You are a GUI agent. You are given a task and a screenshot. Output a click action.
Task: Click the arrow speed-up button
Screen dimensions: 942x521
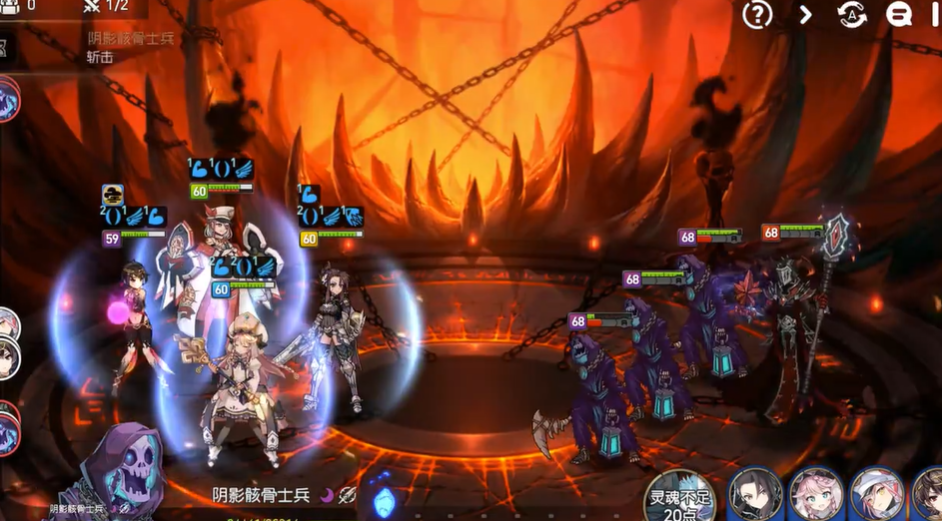click(x=806, y=14)
